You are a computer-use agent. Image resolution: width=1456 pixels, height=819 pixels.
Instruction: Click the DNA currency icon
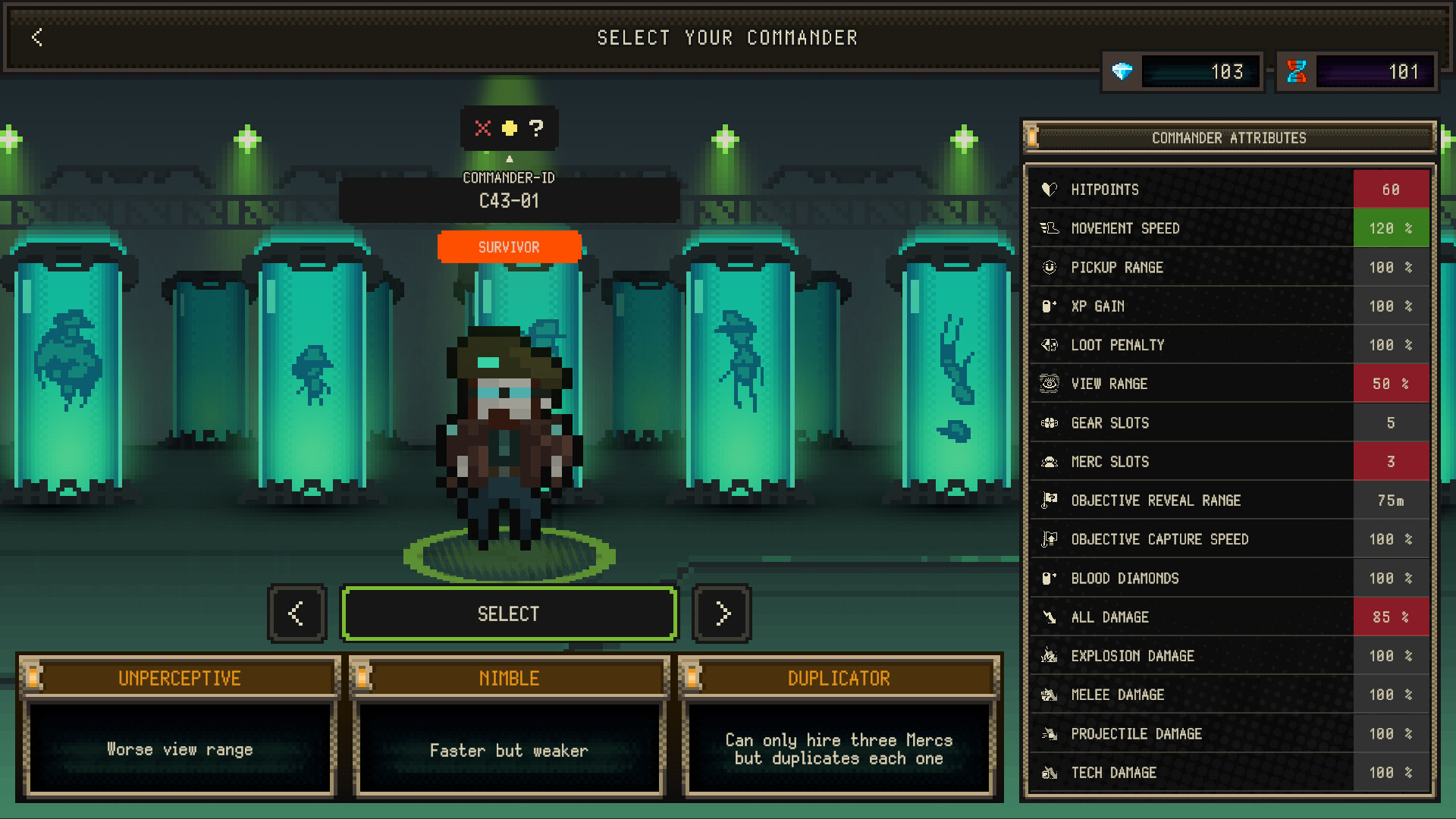coord(1296,71)
